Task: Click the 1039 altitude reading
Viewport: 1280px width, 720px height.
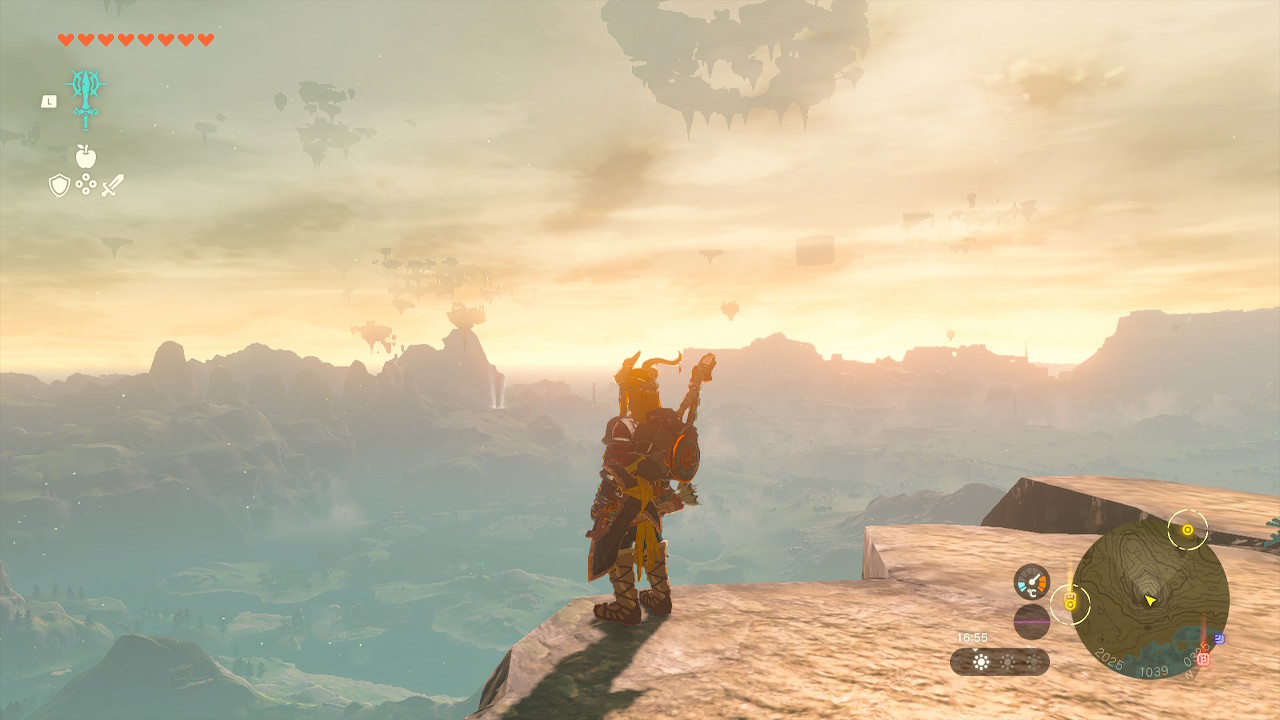Action: (x=1154, y=671)
